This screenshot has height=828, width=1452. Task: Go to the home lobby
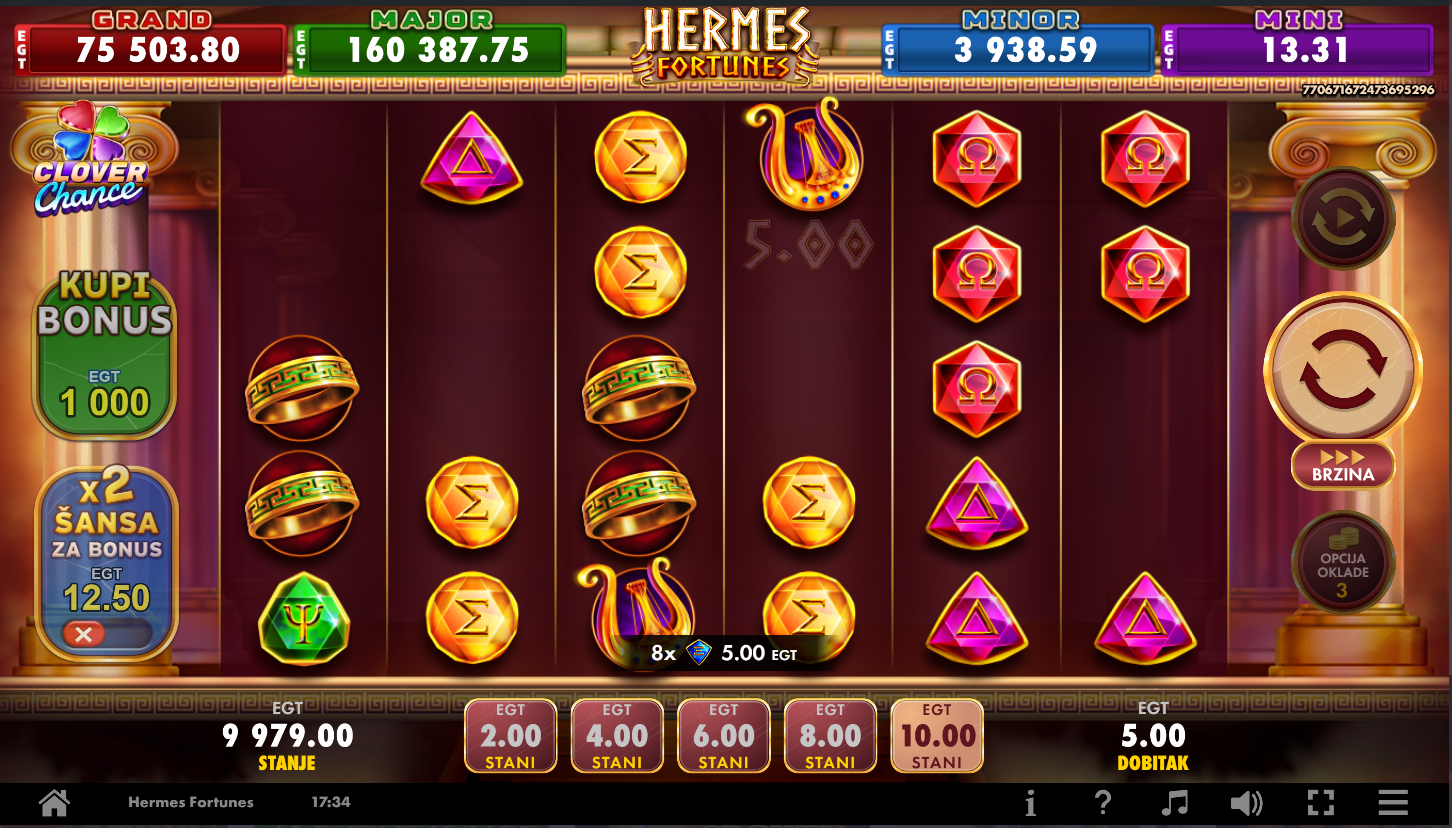pos(54,802)
